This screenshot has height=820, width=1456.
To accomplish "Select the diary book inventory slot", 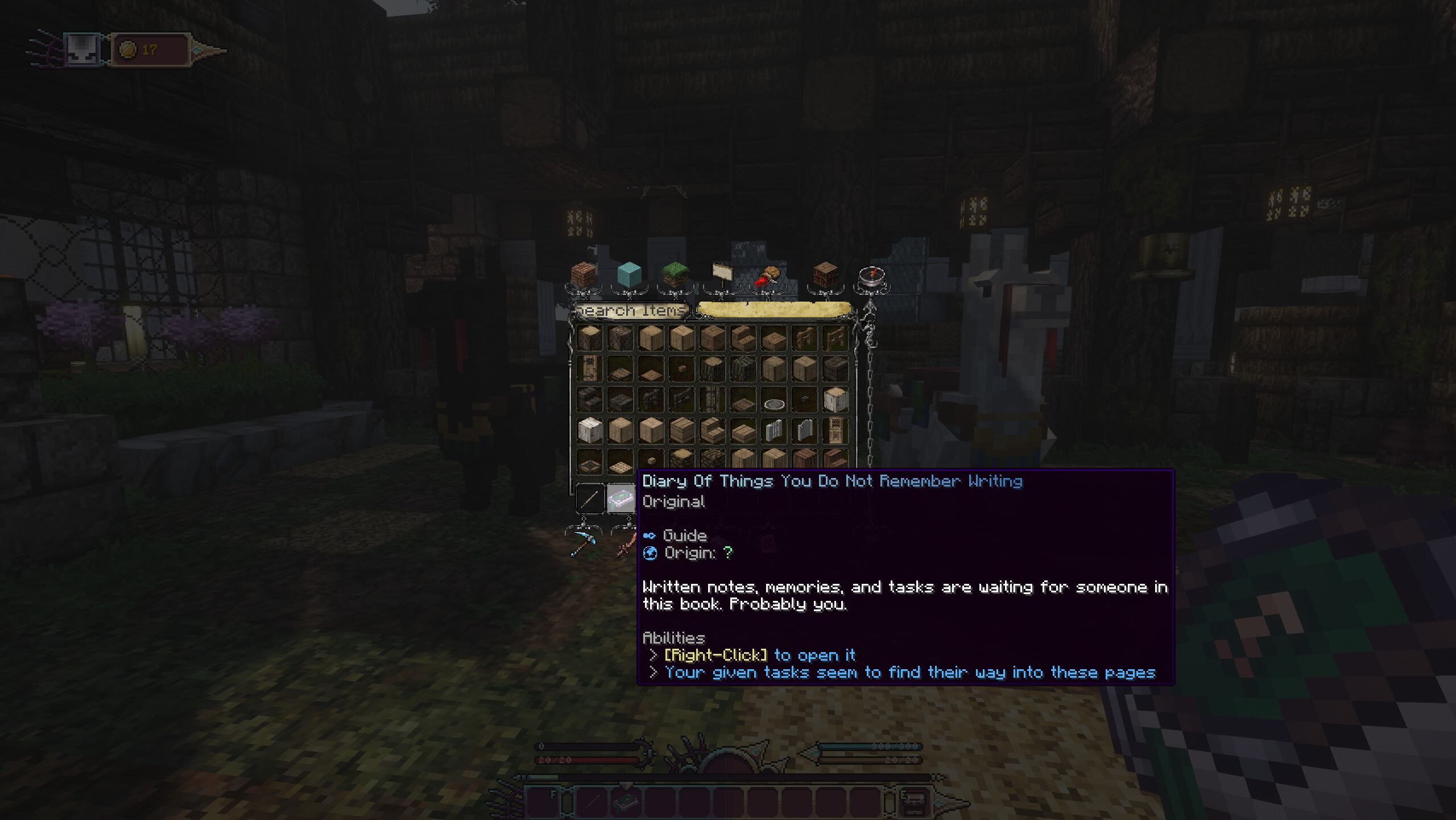I will [621, 499].
